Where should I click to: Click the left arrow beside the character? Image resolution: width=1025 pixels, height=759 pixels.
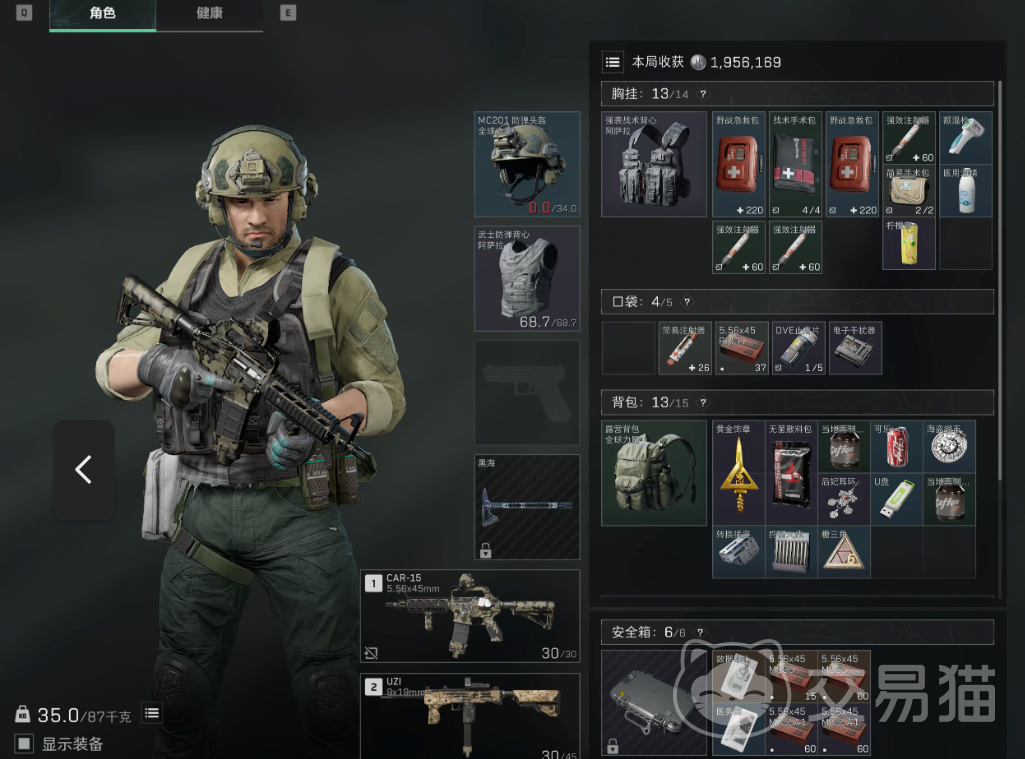83,470
